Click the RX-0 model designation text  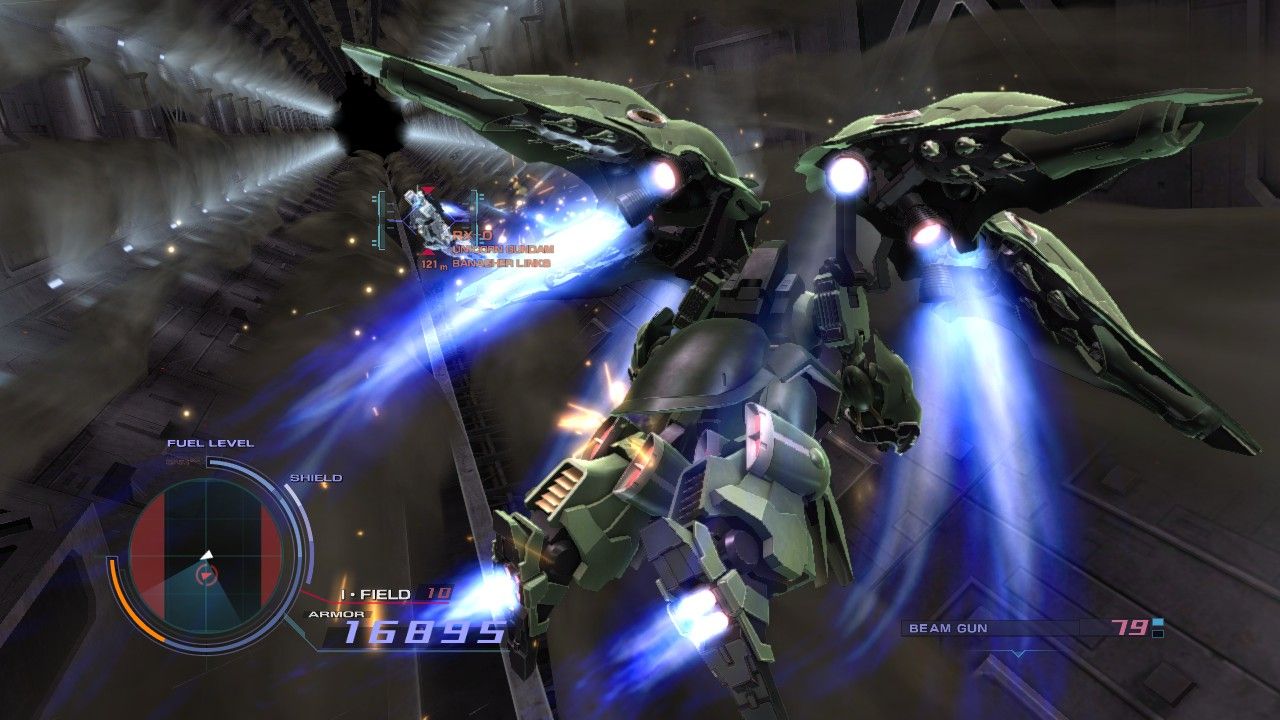[x=472, y=235]
